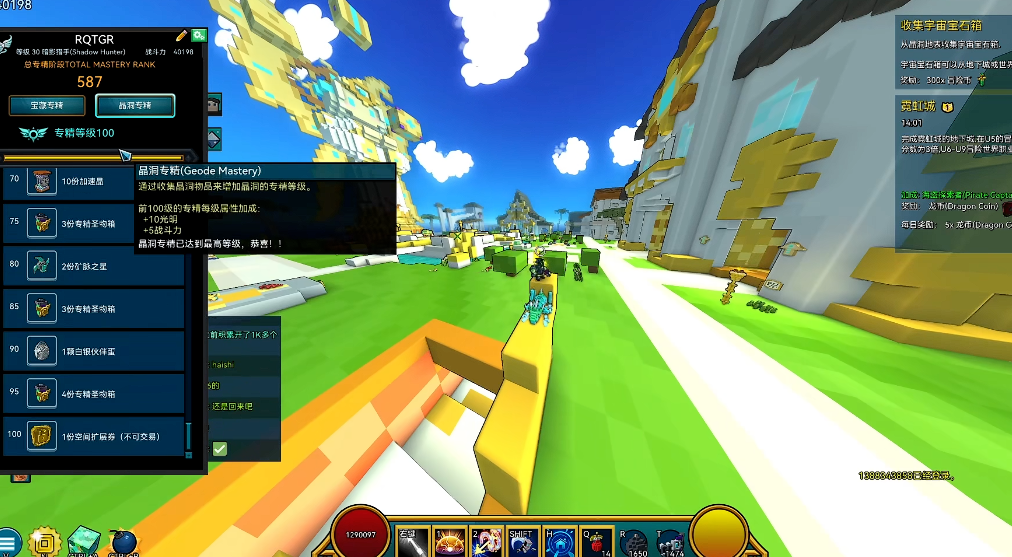Choose the level 75 3份专精圣物箱 reward
1012x557 pixels.
[94, 224]
